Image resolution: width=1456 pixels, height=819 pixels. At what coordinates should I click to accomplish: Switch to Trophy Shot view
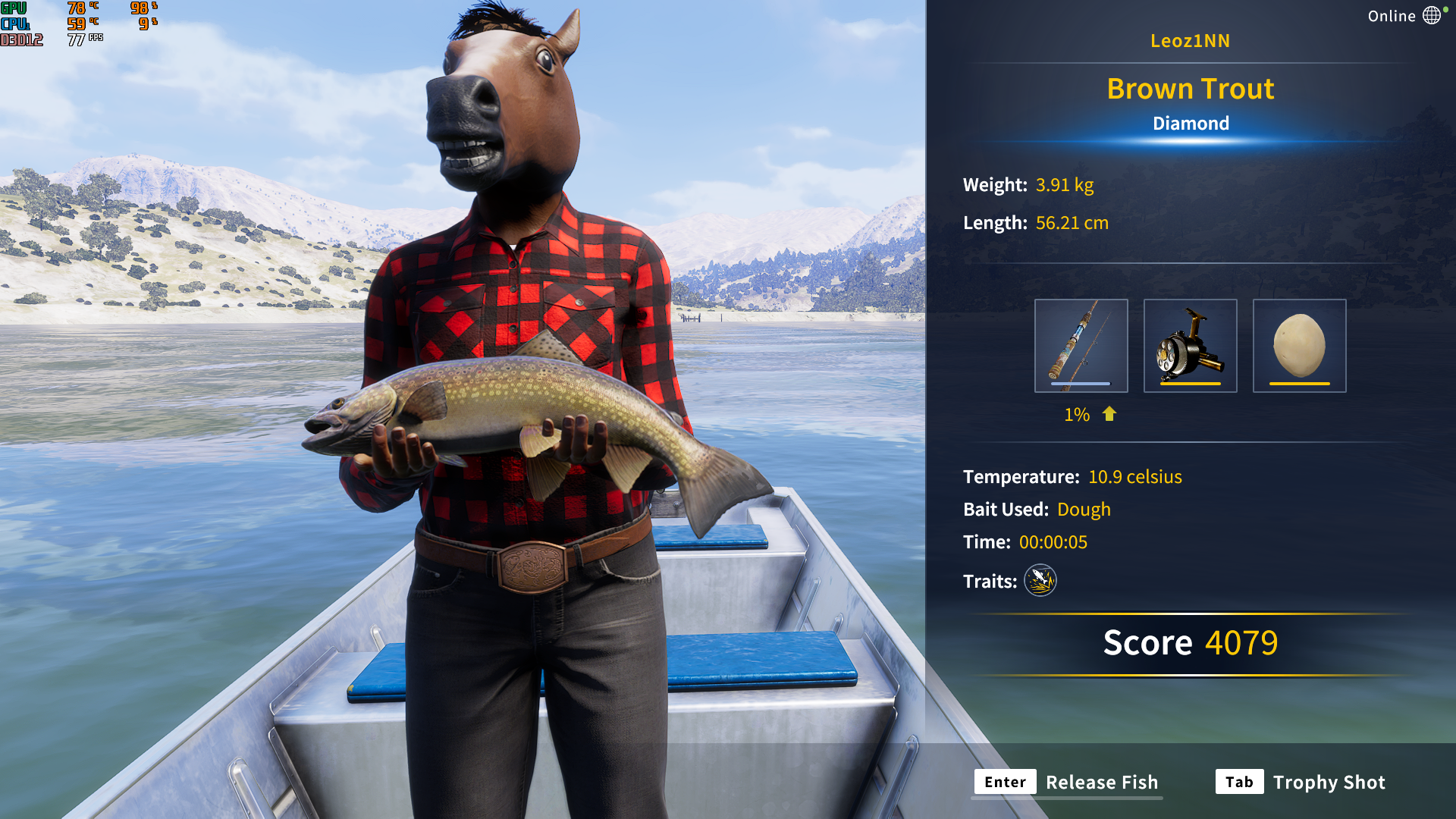point(1329,782)
